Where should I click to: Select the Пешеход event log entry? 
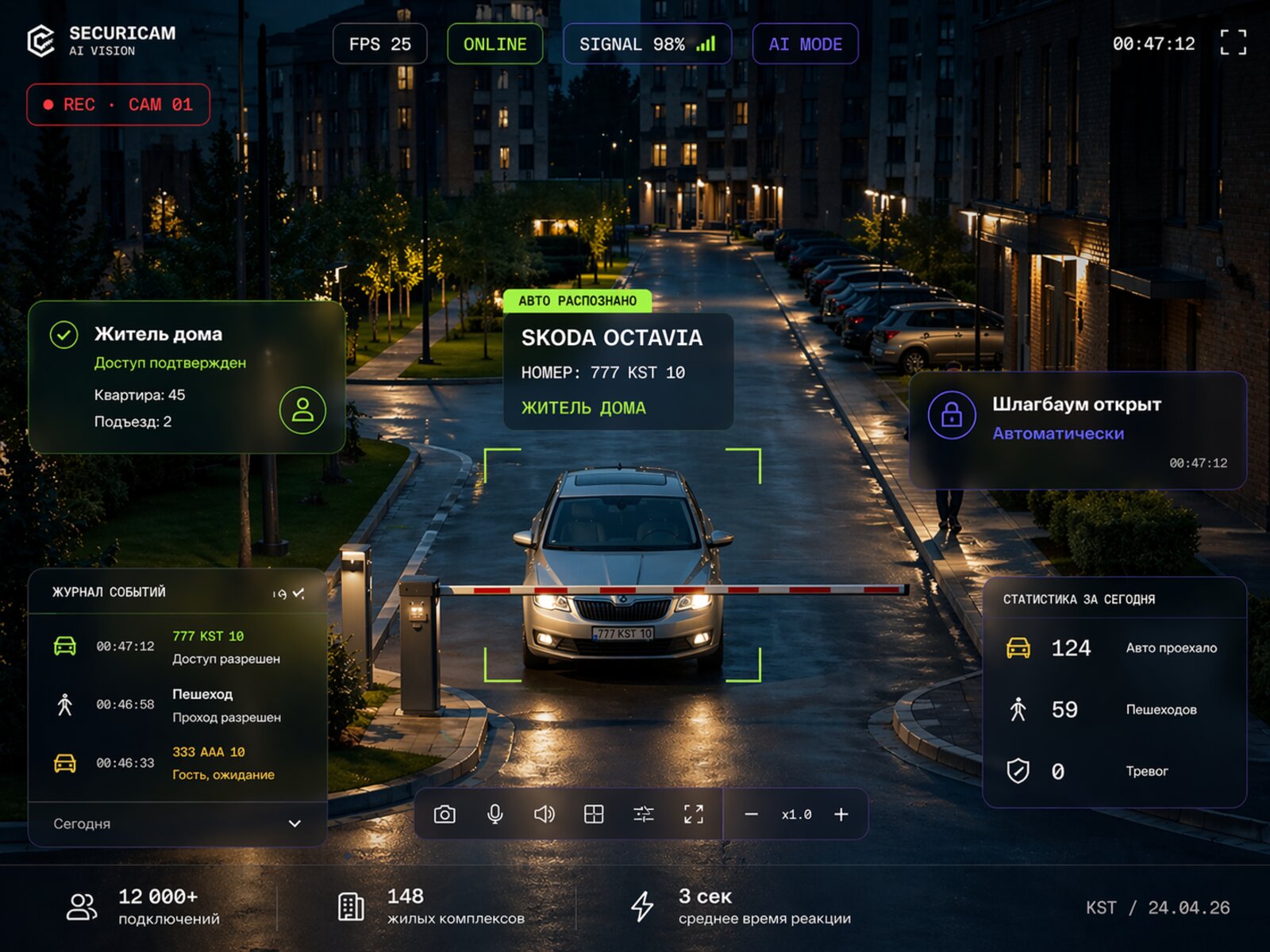tap(177, 704)
